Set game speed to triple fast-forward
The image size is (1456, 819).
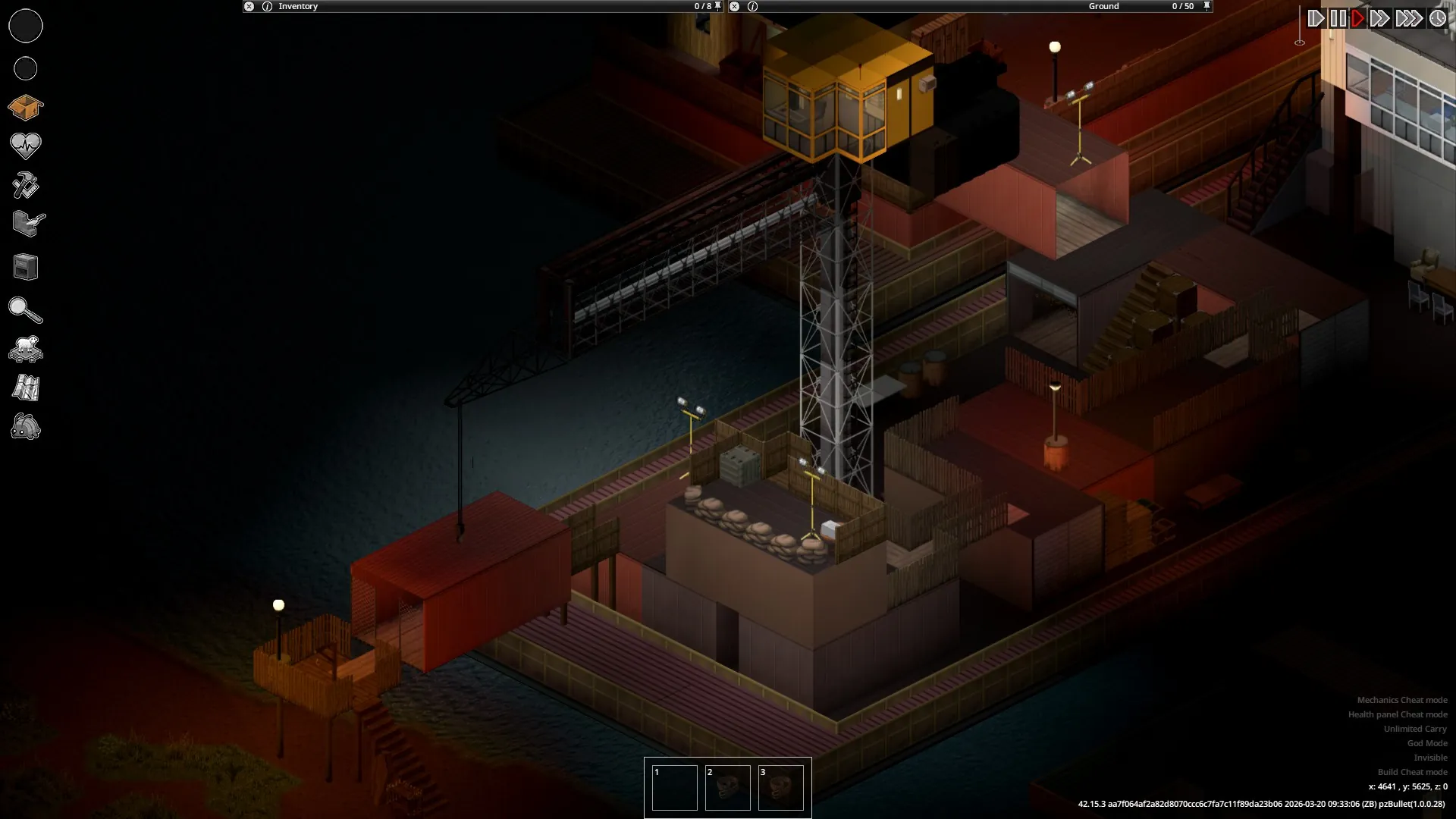(1409, 18)
